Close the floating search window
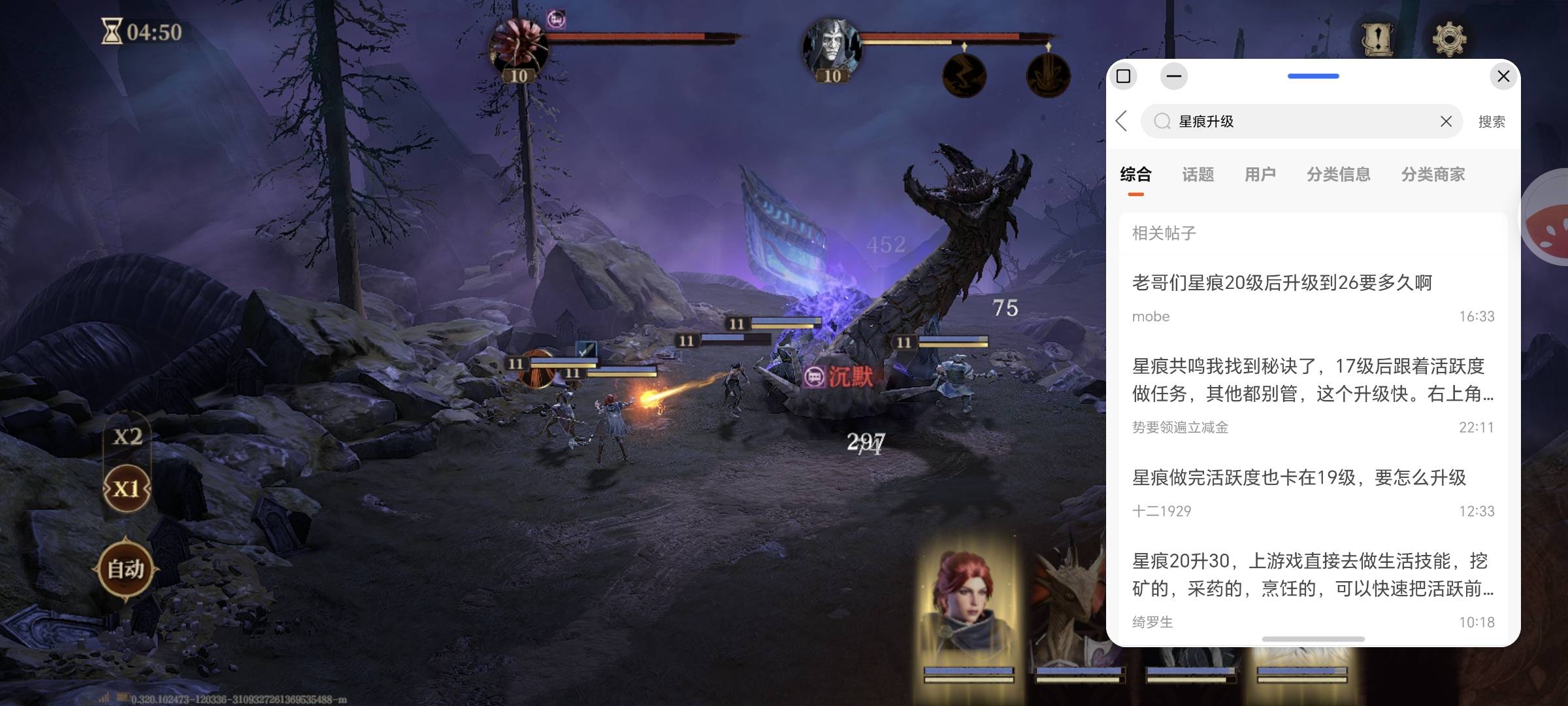 pos(1503,76)
